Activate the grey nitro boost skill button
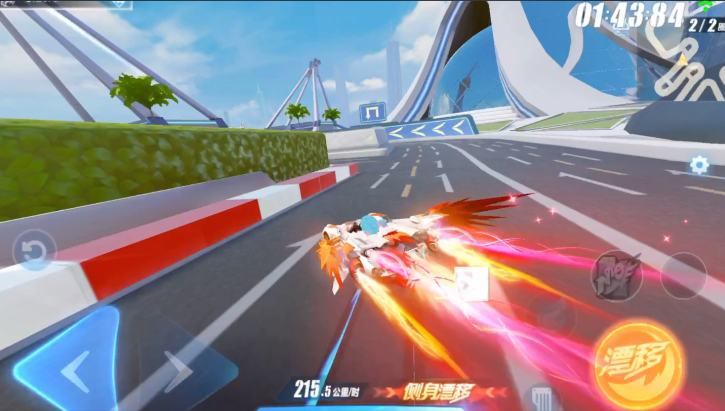Image resolution: width=725 pixels, height=411 pixels. (x=616, y=275)
